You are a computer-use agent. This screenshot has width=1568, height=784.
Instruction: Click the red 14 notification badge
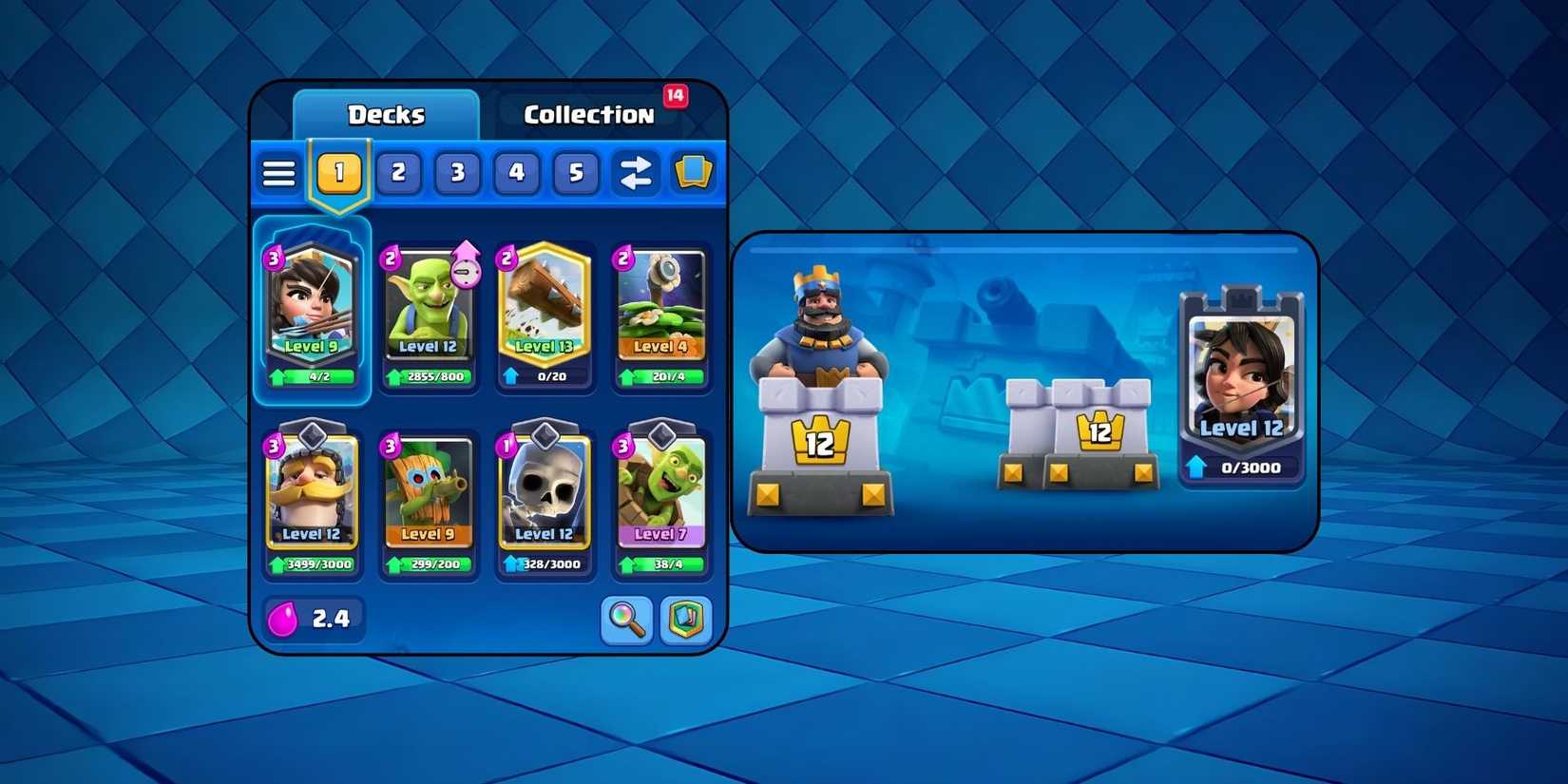[x=677, y=95]
